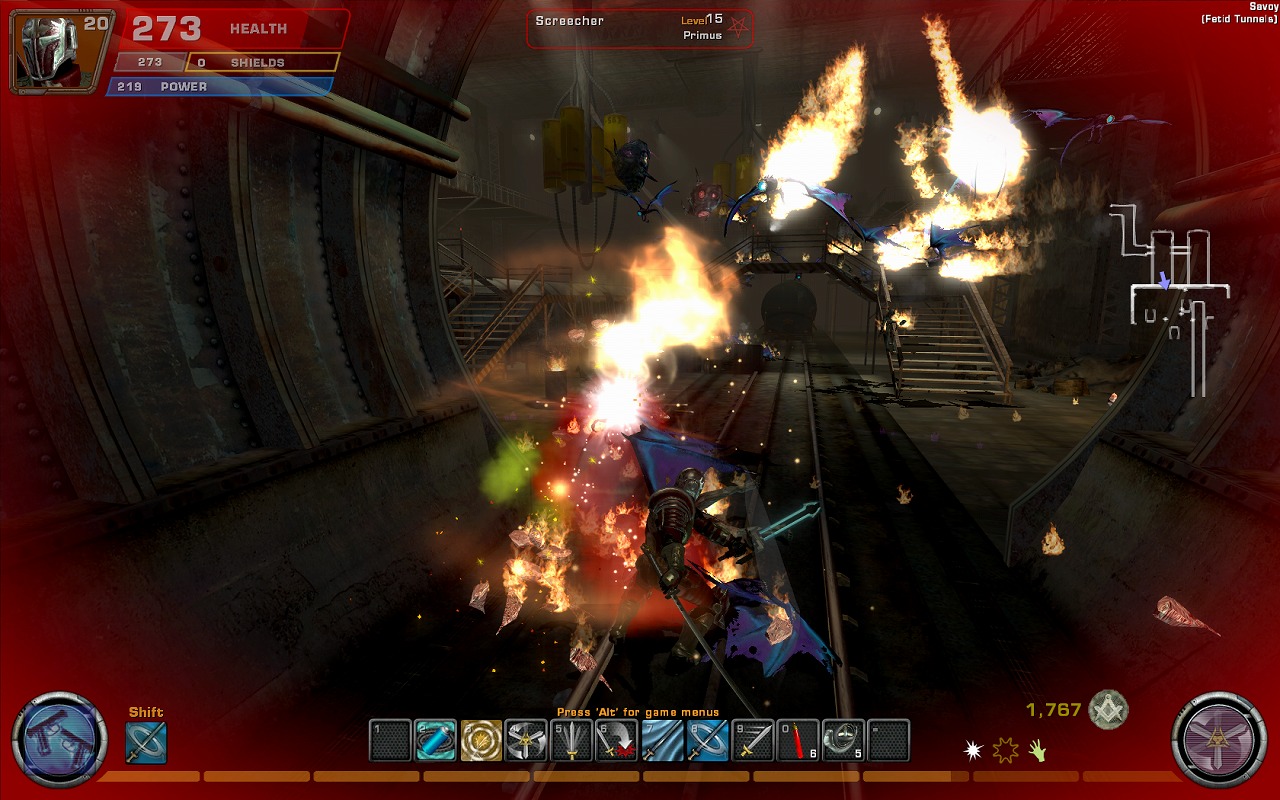The image size is (1280, 800).
Task: Use the red injector consumable in slot 0
Action: [x=798, y=741]
